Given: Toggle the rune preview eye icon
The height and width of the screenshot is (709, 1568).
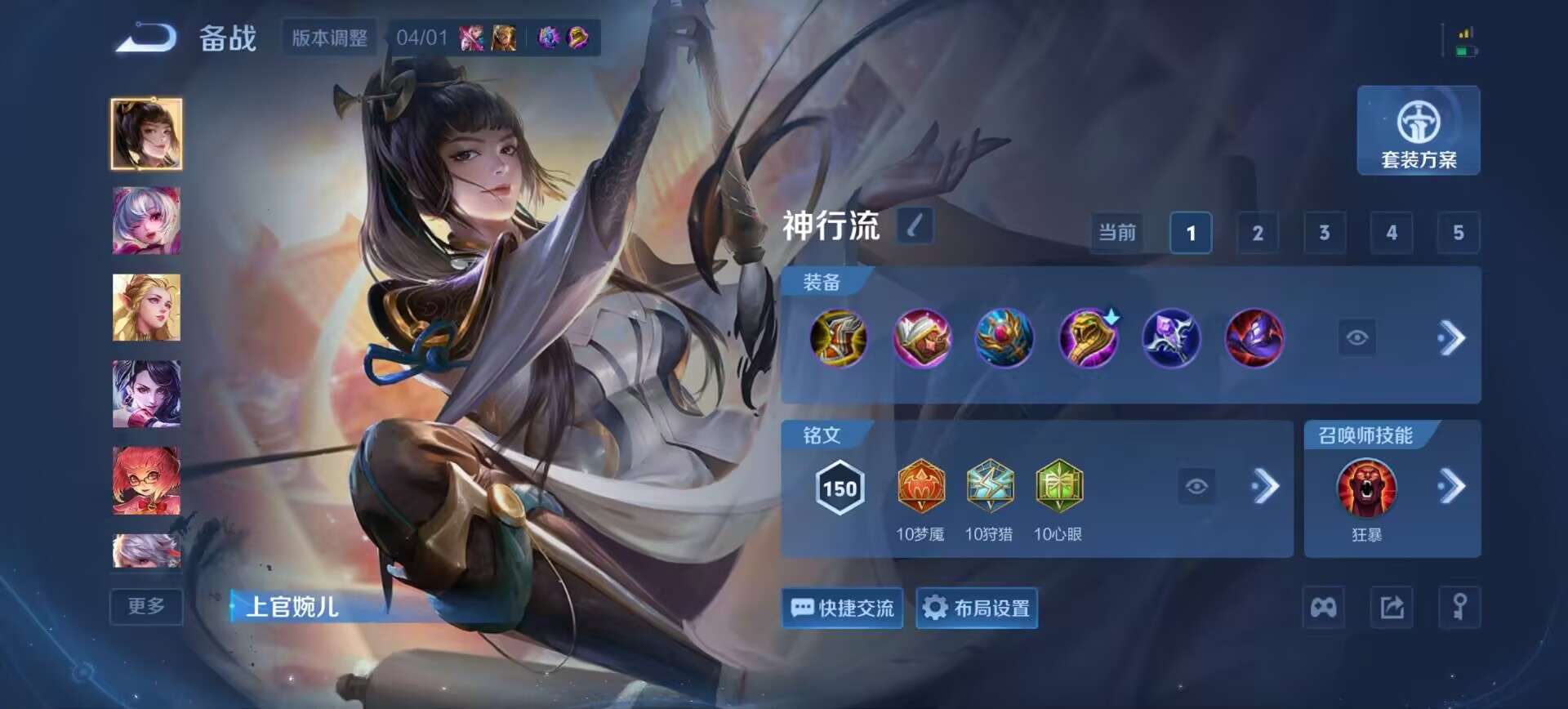Looking at the screenshot, I should 1197,486.
